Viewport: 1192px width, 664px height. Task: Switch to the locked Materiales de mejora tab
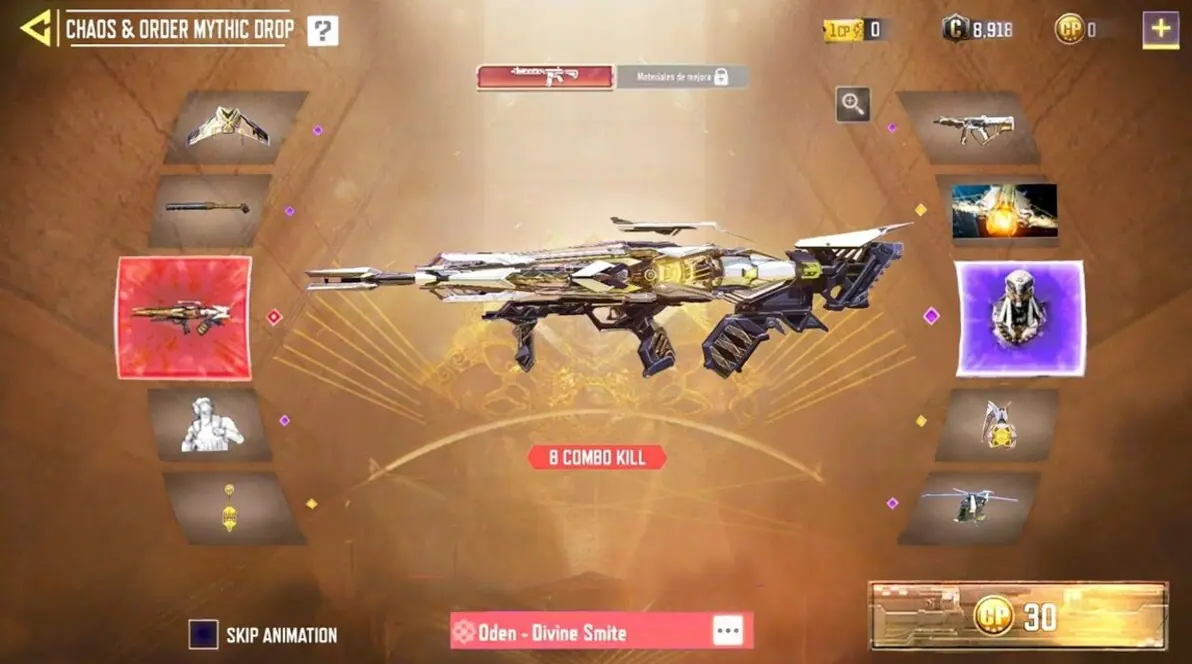pos(680,77)
